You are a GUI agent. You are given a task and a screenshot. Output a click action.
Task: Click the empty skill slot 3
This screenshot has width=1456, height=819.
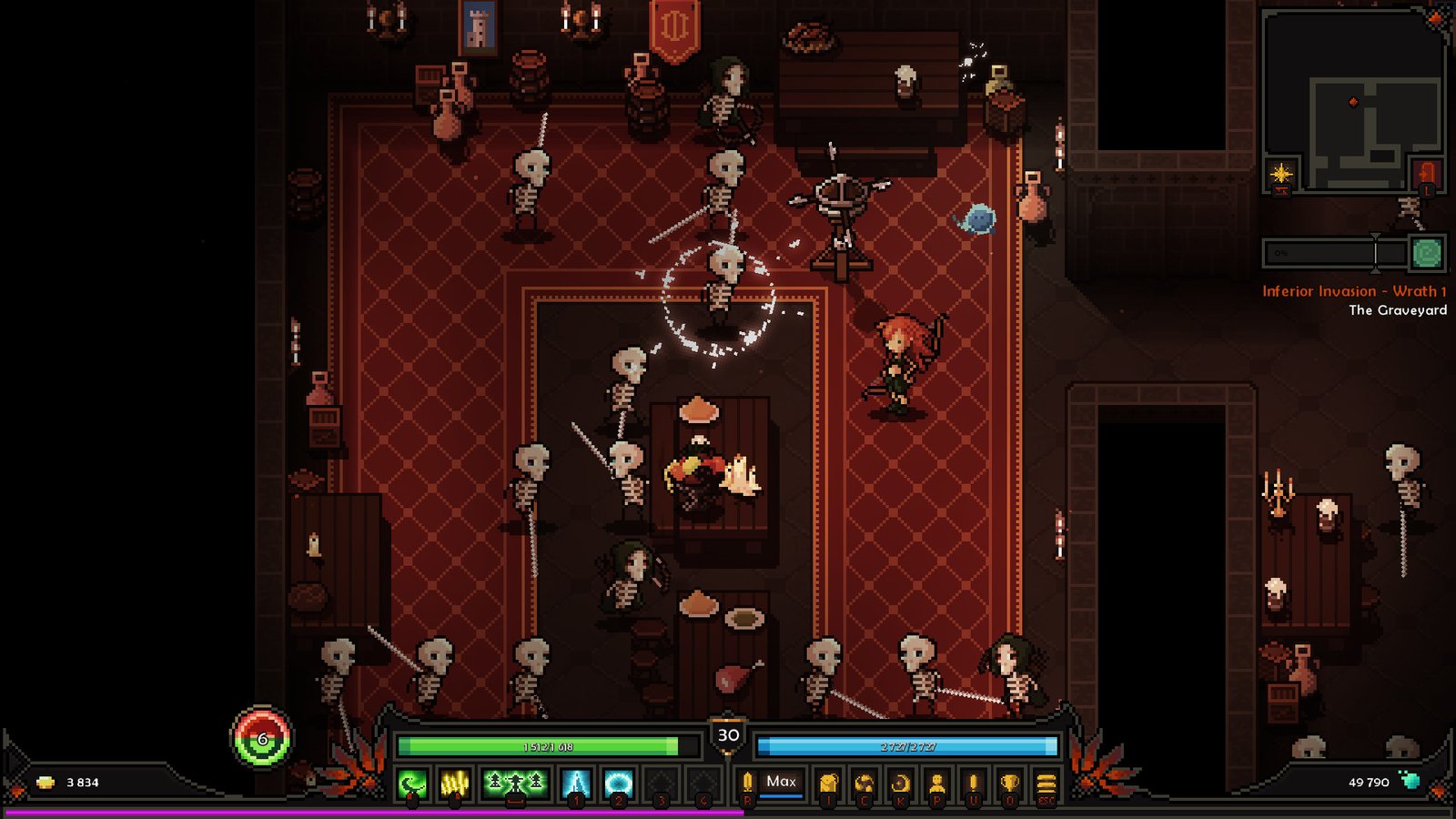[x=661, y=781]
